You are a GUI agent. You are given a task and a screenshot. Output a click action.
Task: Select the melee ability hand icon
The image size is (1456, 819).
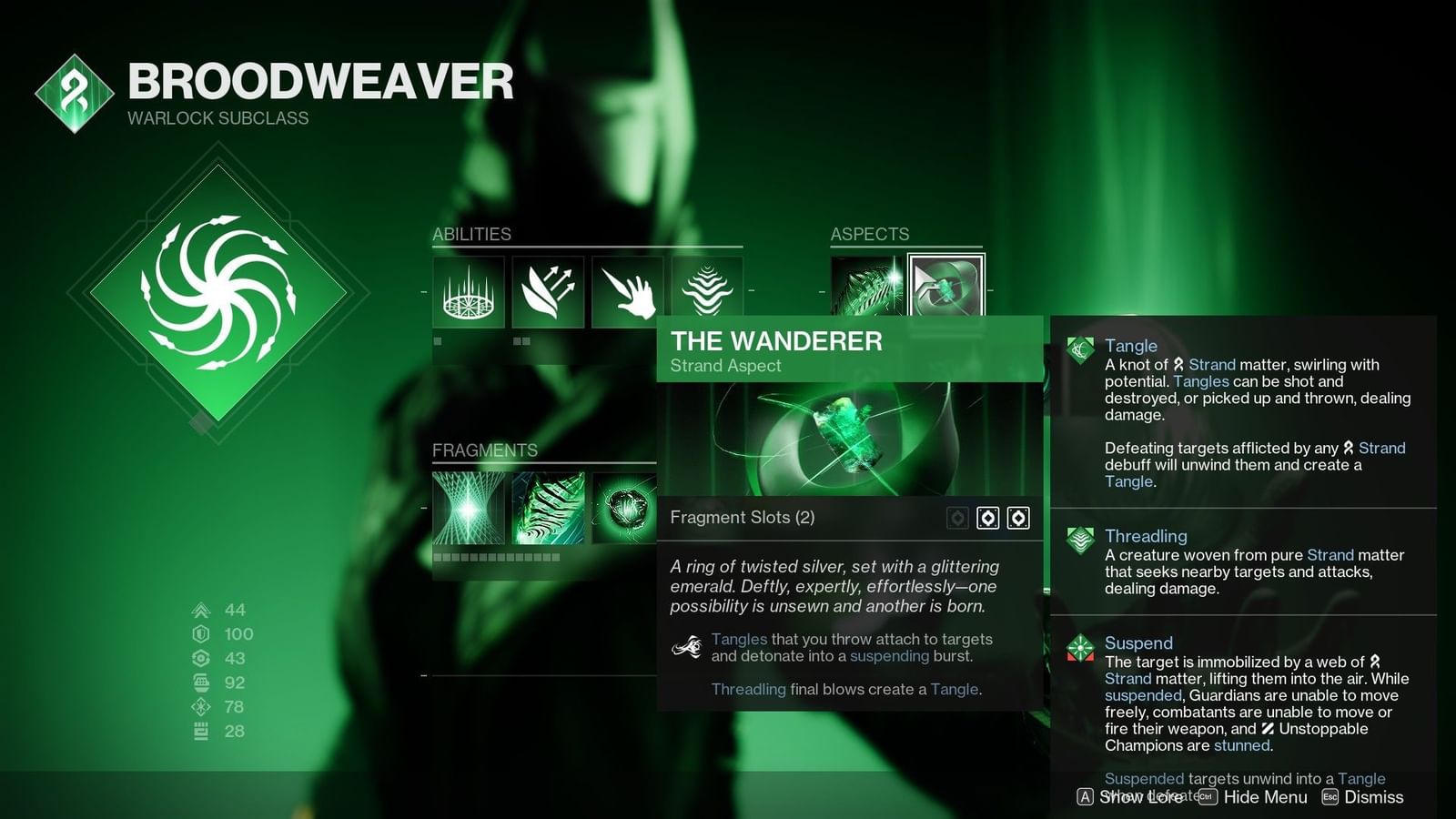(626, 291)
